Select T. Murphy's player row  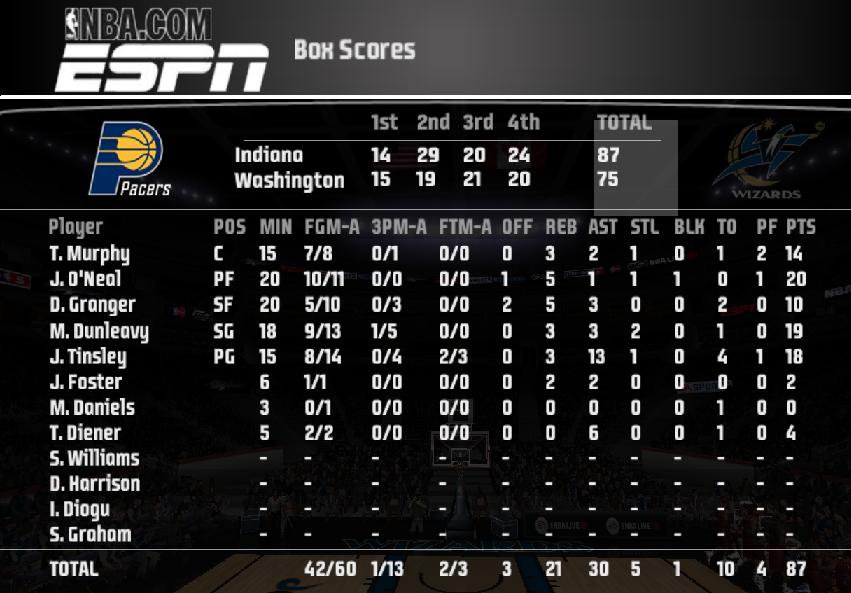[90, 254]
